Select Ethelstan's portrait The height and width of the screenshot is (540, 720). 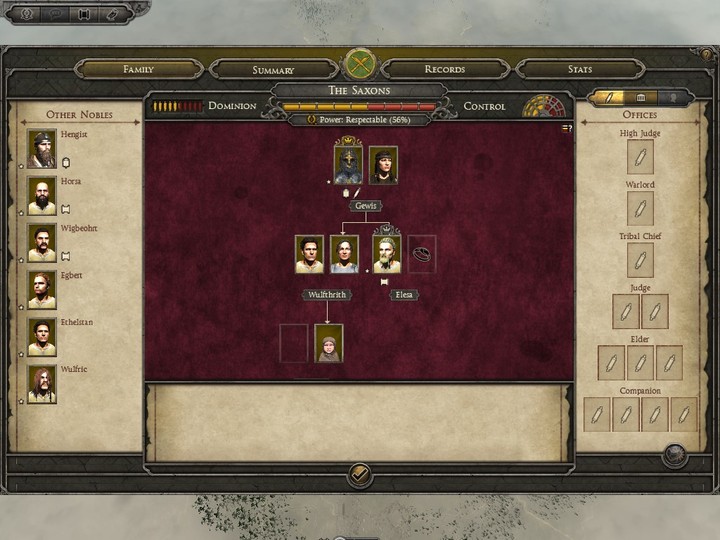pos(42,337)
